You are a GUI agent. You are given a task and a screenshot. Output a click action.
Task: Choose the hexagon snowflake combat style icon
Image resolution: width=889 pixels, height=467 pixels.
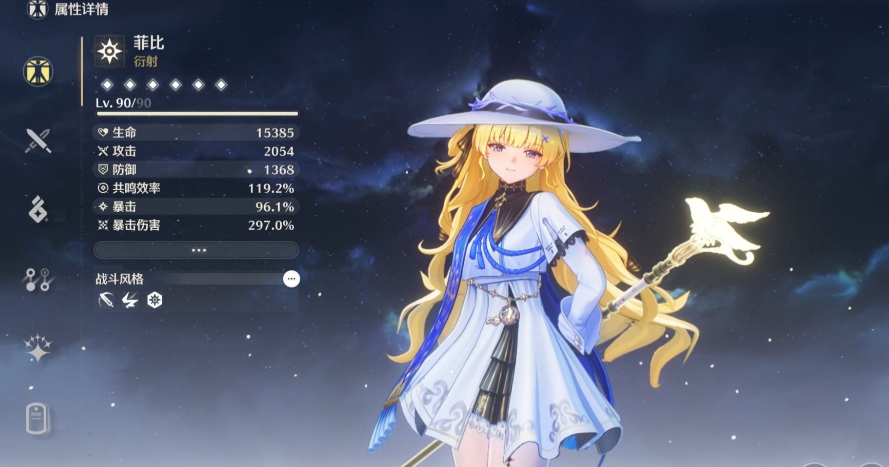pos(154,300)
